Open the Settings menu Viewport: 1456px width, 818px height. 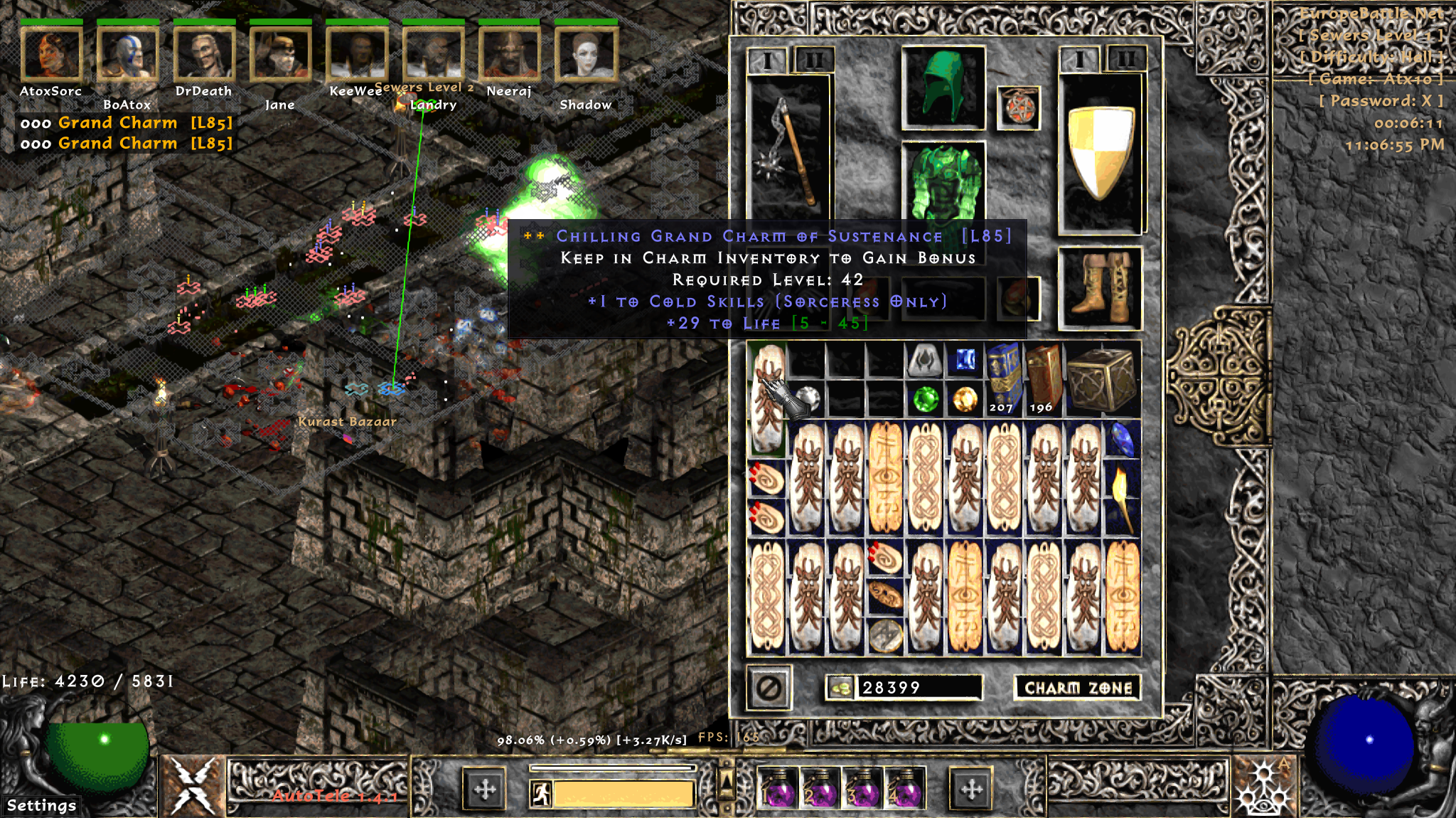(x=41, y=805)
